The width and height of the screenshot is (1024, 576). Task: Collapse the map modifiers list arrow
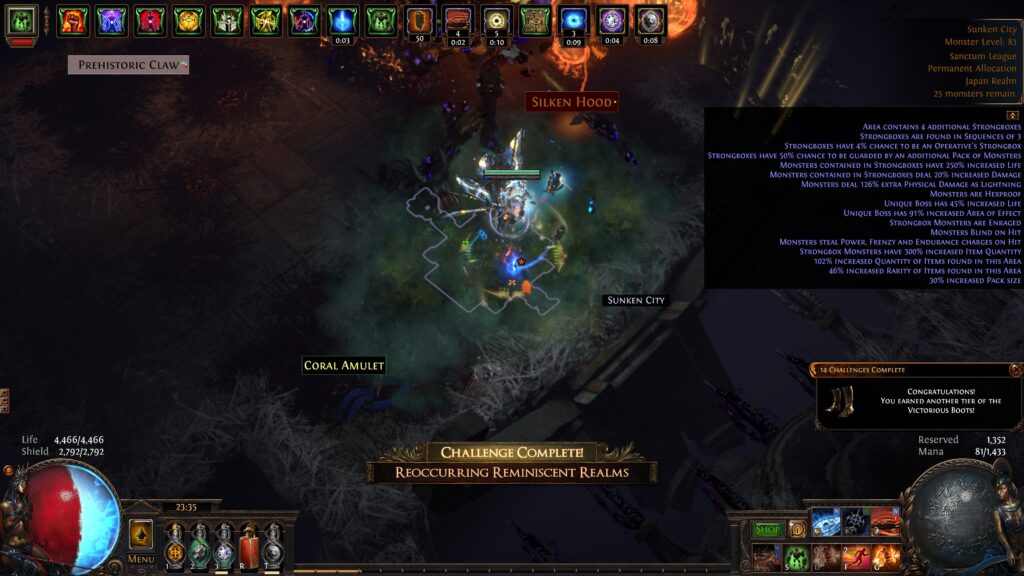click(1012, 116)
